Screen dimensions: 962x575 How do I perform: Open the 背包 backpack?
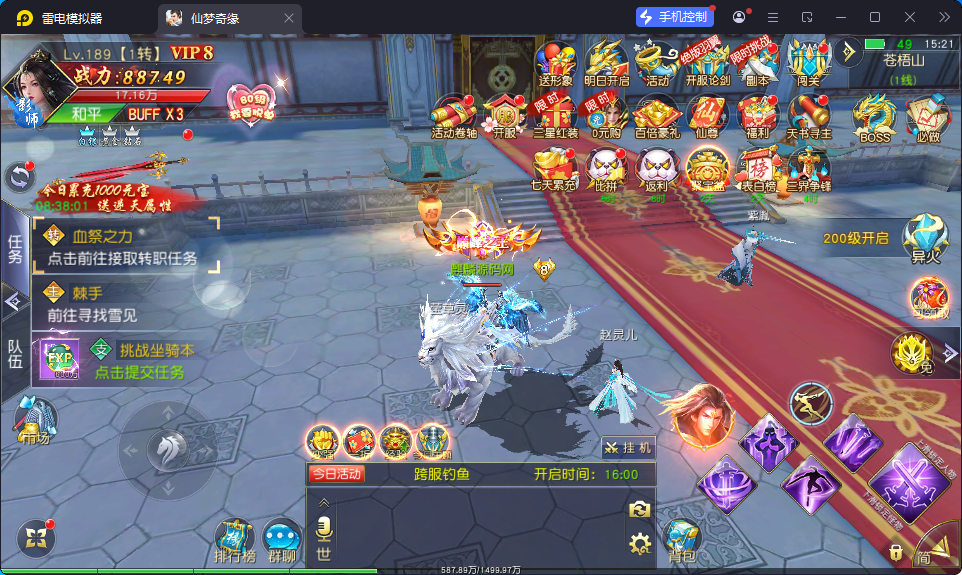pos(683,541)
